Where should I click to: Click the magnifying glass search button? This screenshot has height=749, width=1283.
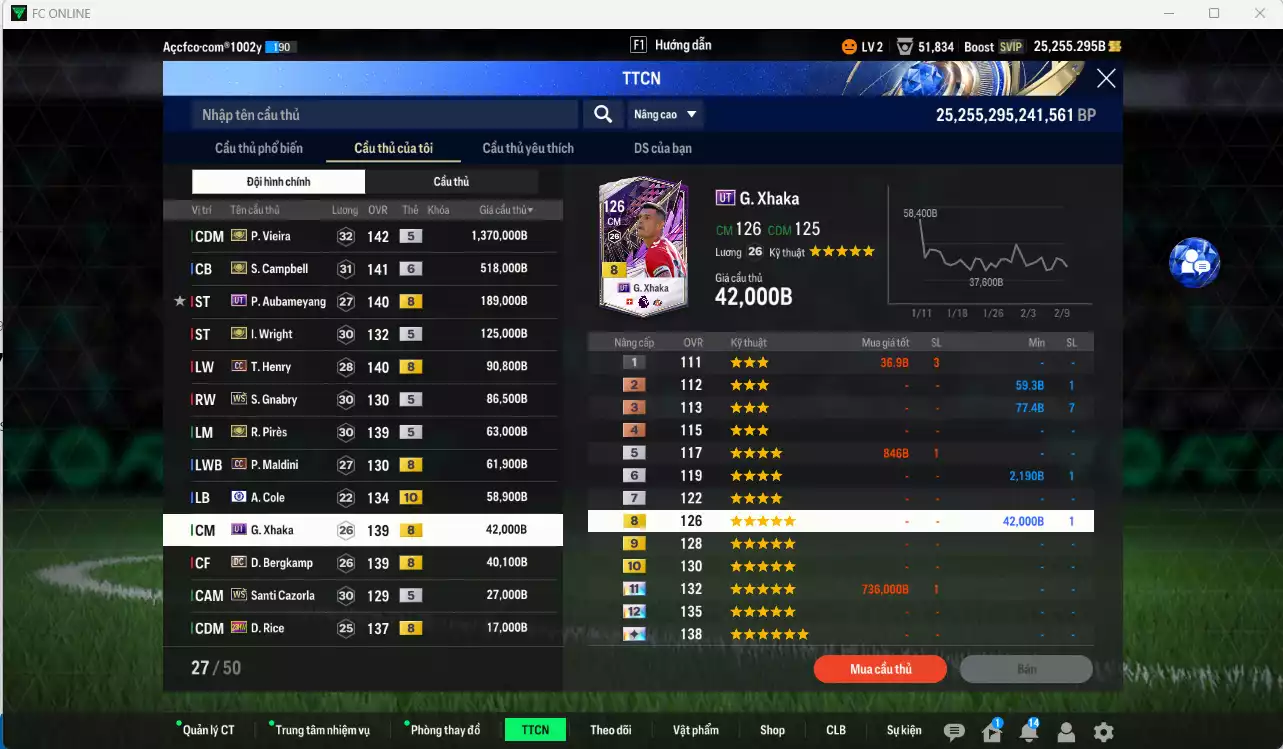click(603, 114)
